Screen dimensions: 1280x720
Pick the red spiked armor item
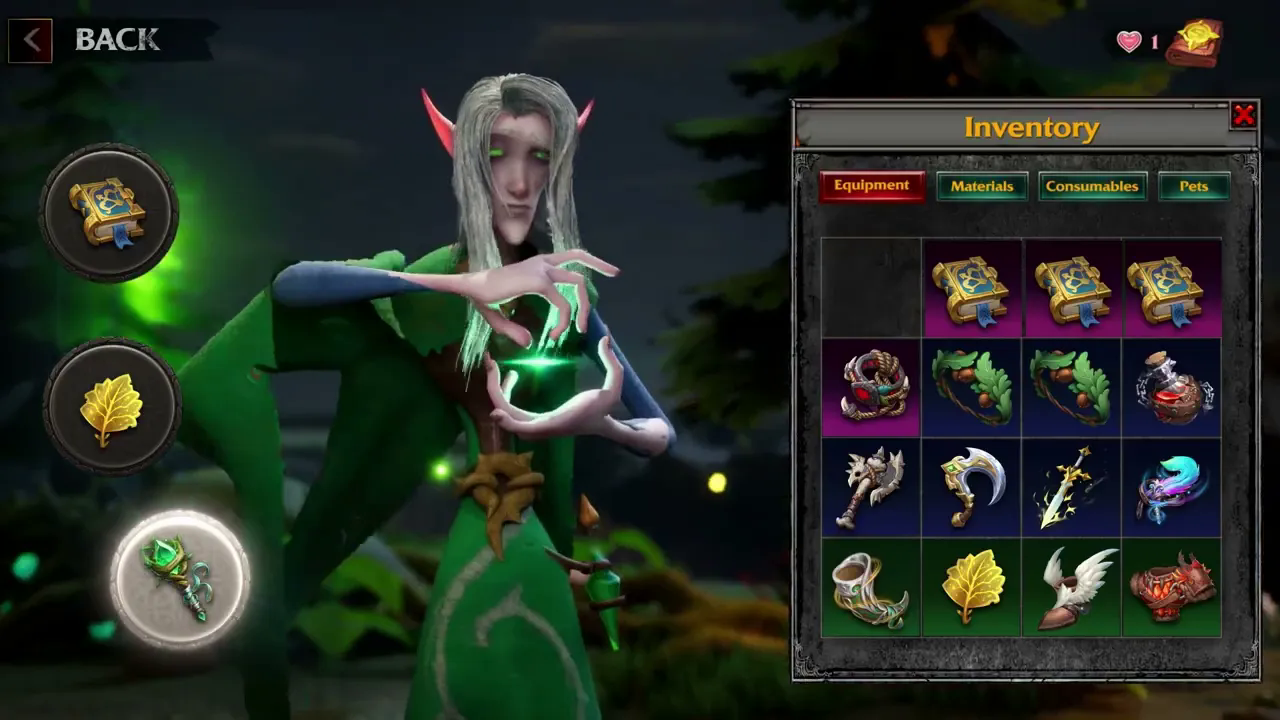(1172, 588)
